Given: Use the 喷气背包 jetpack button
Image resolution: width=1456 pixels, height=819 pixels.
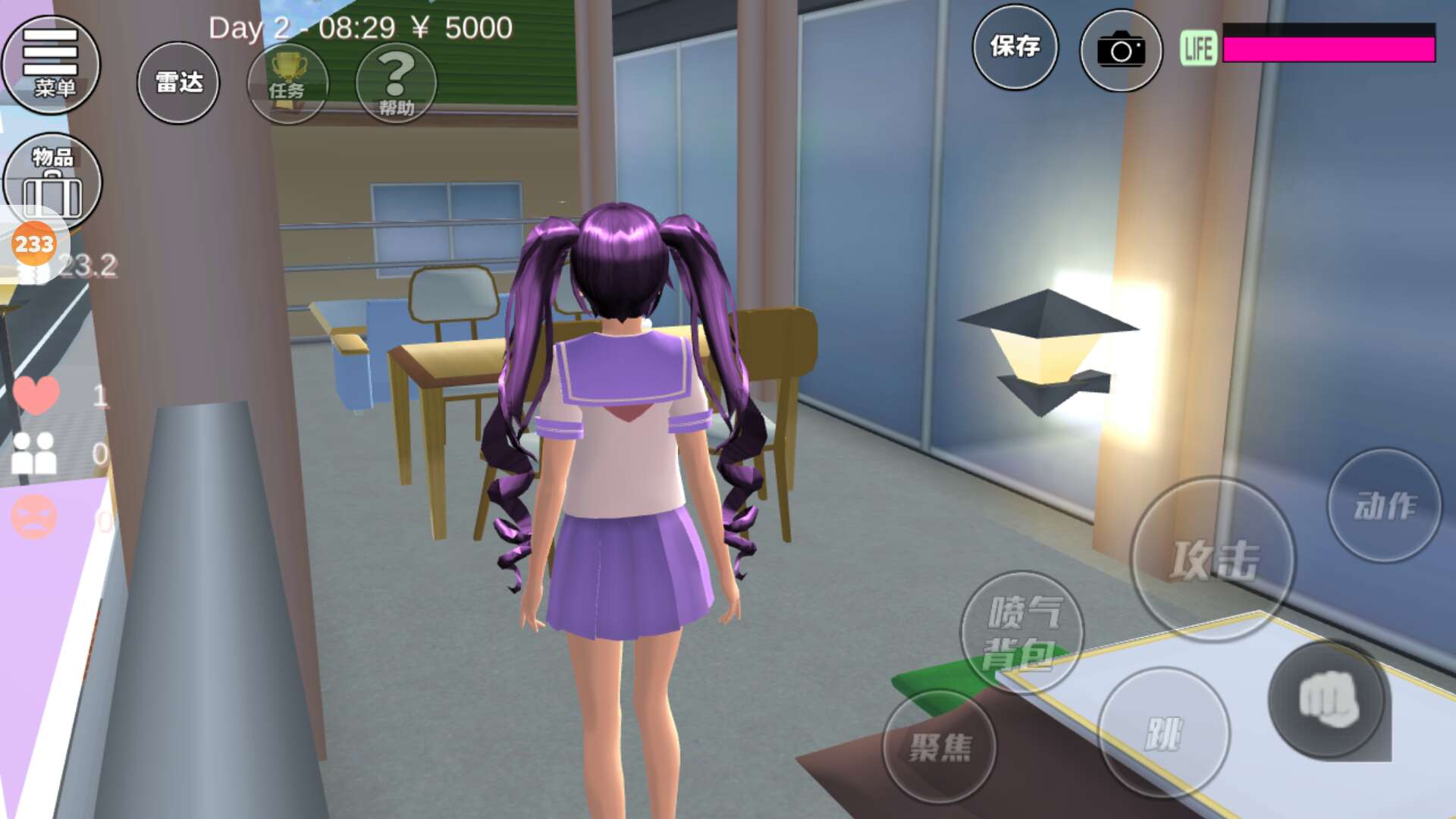Looking at the screenshot, I should point(1021,632).
